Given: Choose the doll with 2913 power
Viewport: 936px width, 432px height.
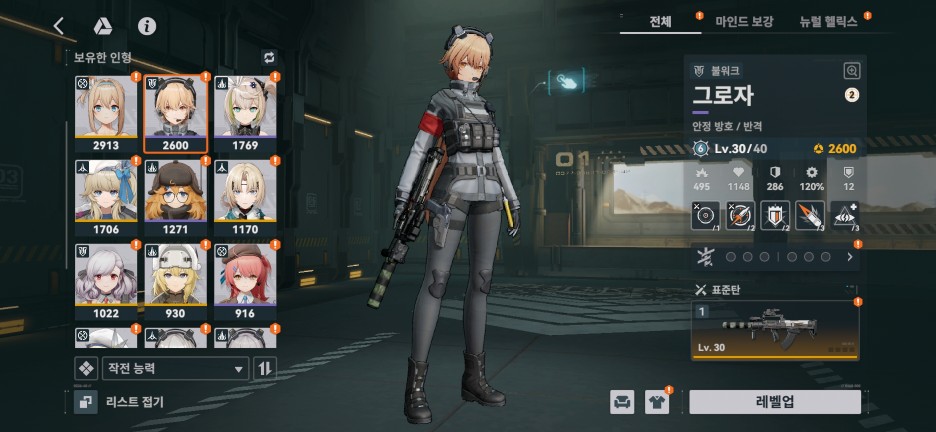Looking at the screenshot, I should [x=105, y=111].
